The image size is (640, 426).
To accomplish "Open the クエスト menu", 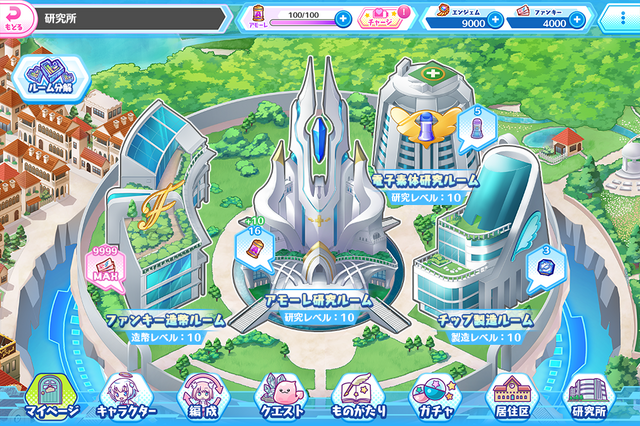I will 283,396.
